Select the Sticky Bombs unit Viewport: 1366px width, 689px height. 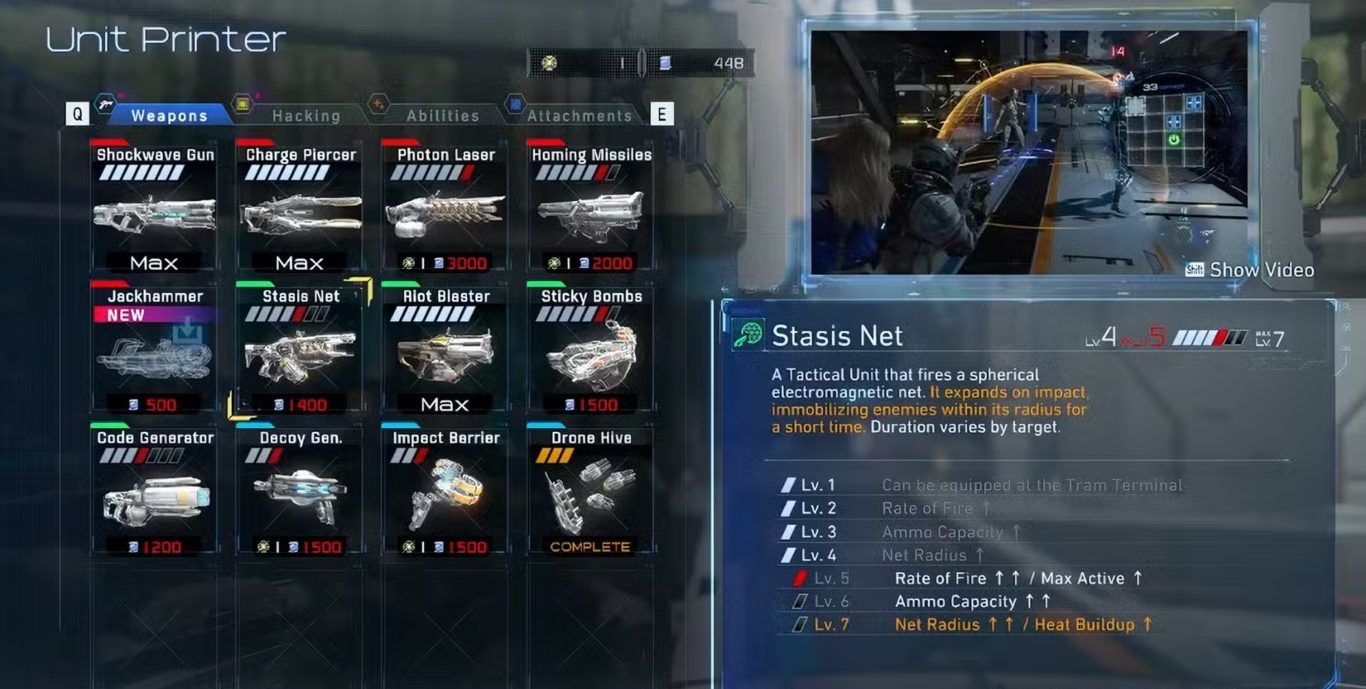[590, 350]
